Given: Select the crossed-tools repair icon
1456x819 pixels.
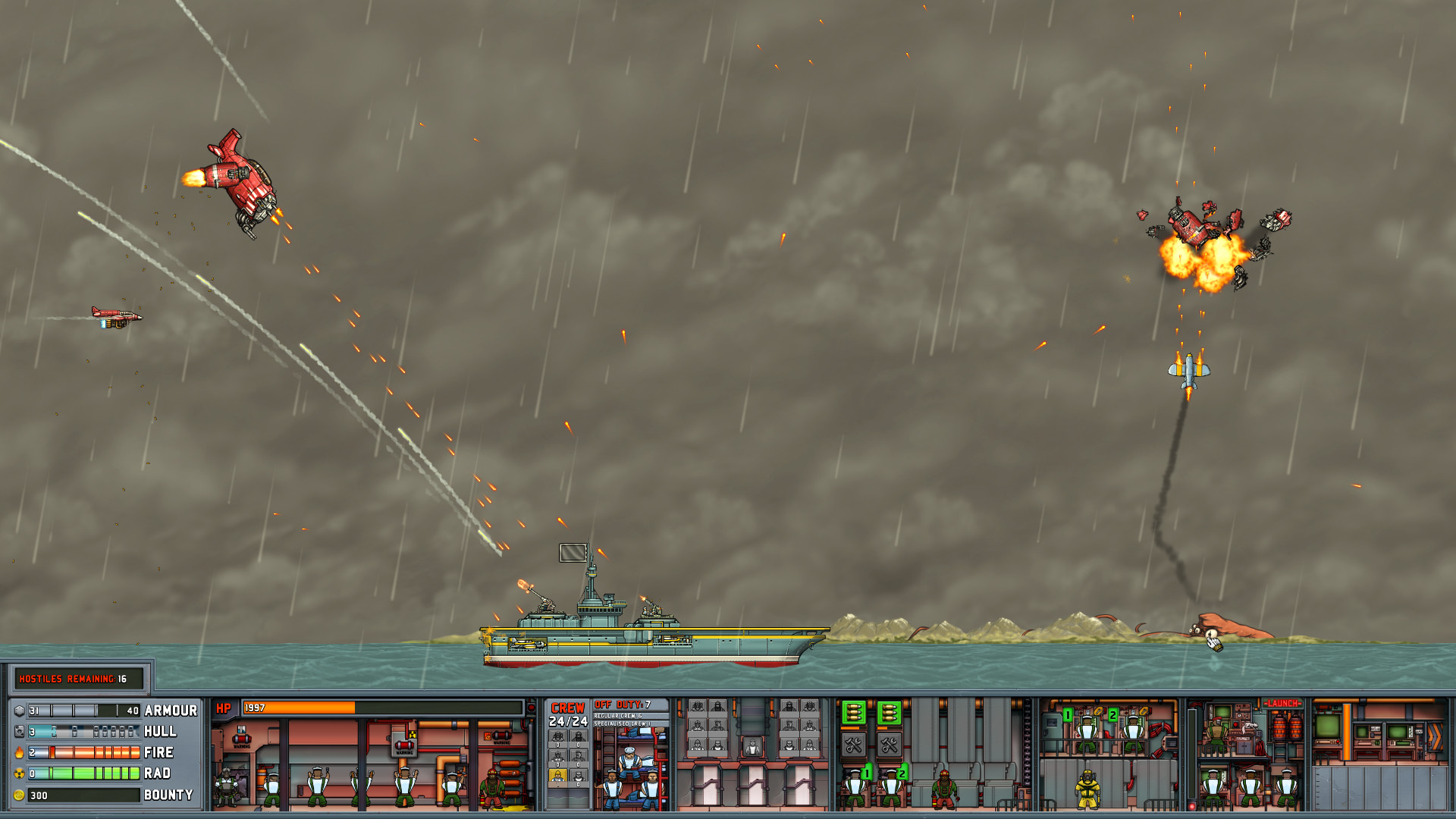Looking at the screenshot, I should pyautogui.click(x=854, y=745).
